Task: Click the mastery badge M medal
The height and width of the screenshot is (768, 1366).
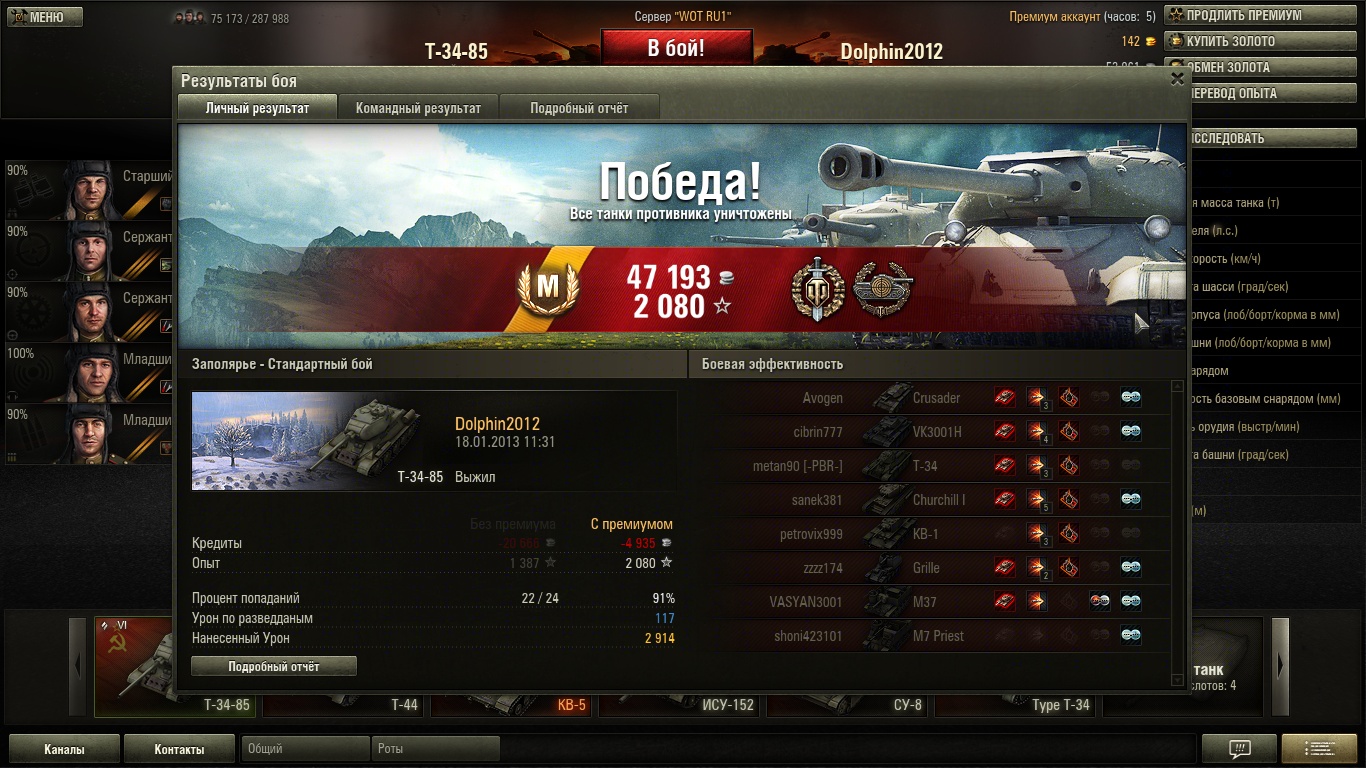Action: [x=548, y=288]
